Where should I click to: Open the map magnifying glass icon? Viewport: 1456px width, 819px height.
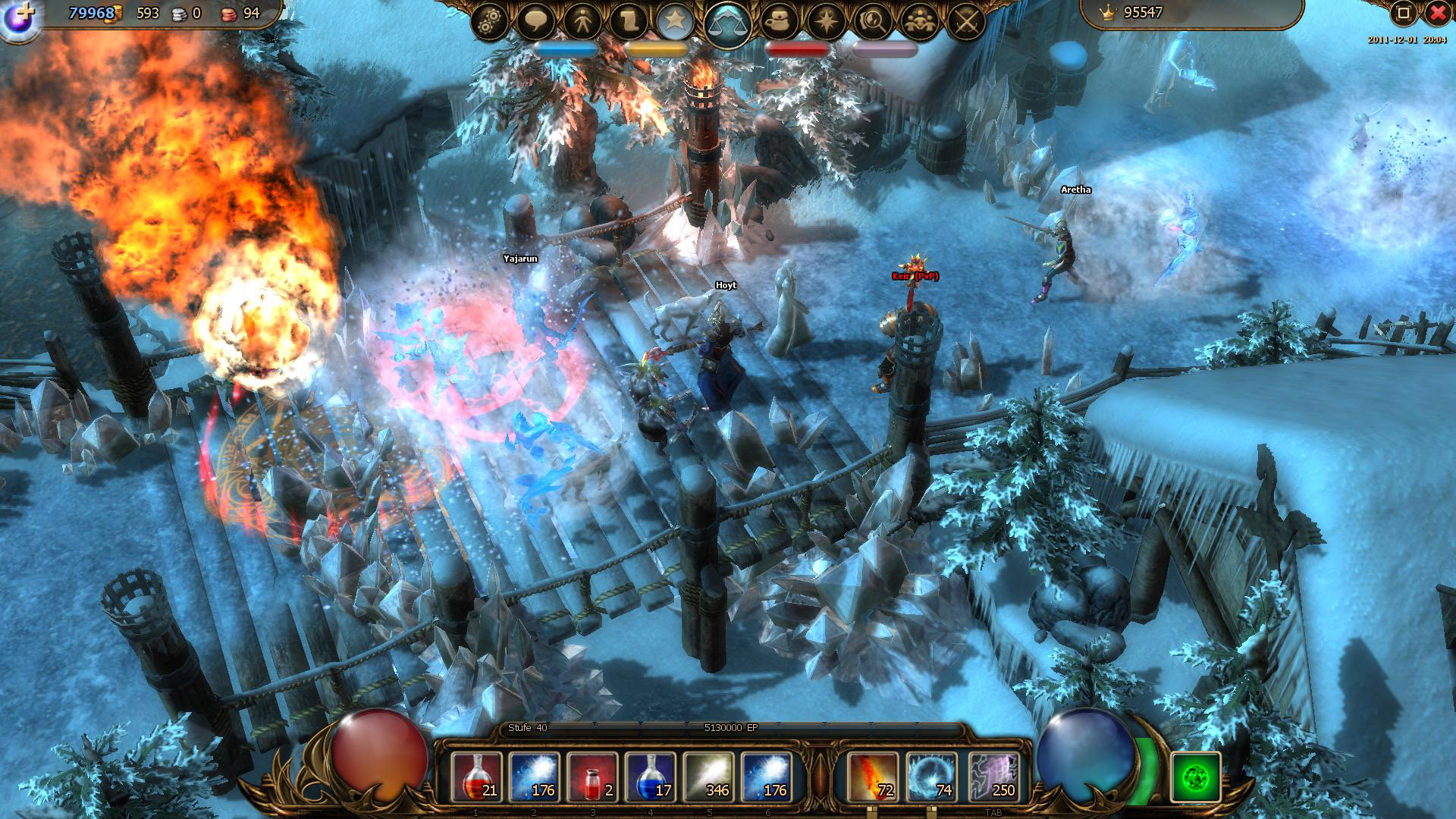[873, 22]
